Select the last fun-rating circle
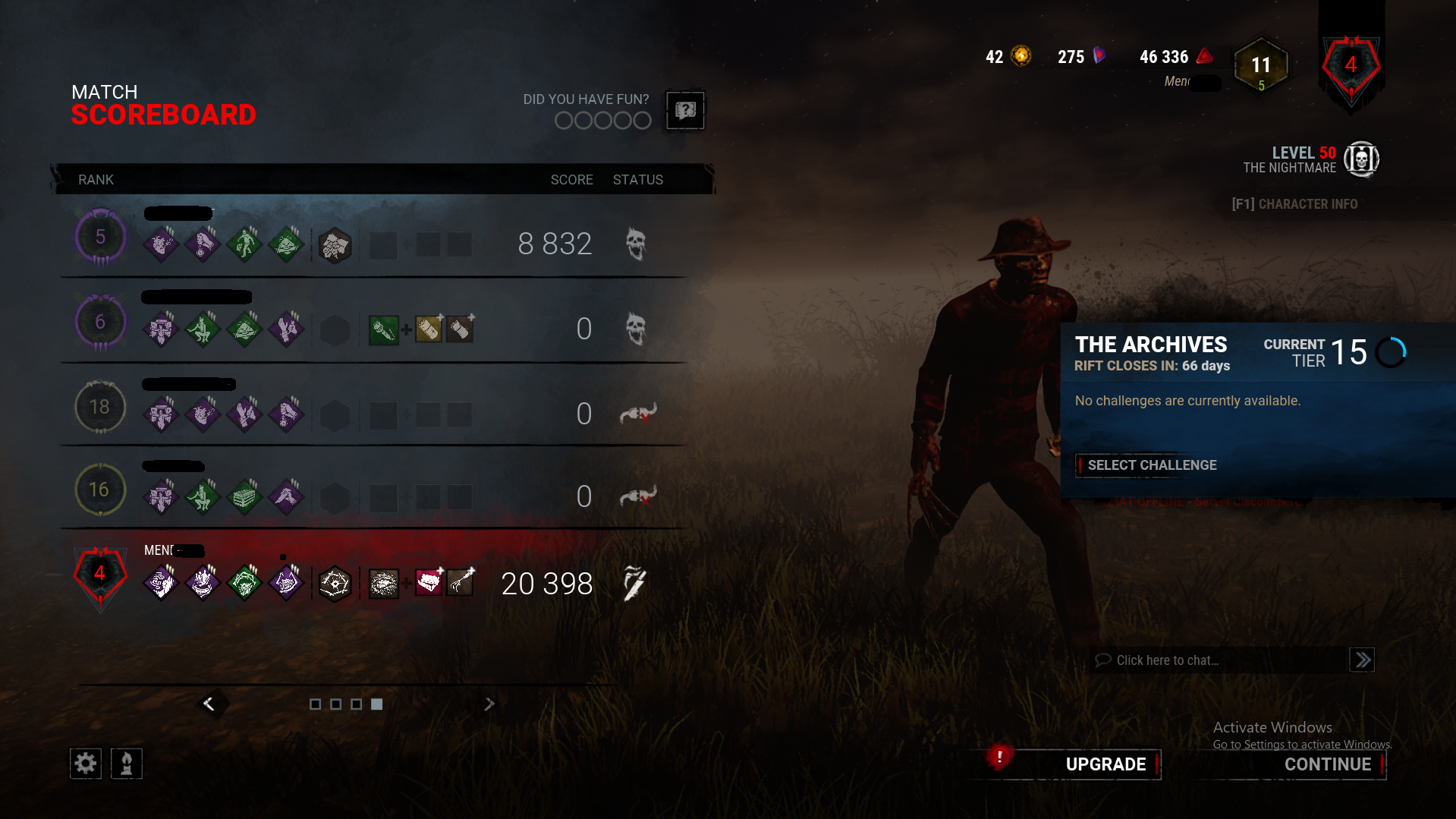Image resolution: width=1456 pixels, height=819 pixels. pyautogui.click(x=641, y=120)
